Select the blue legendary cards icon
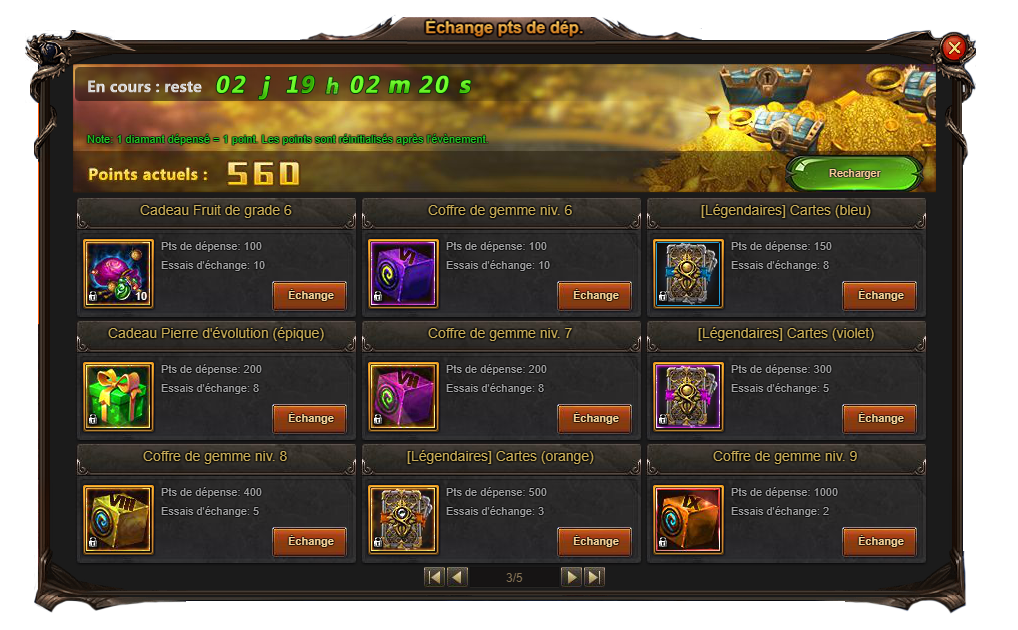This screenshot has height=630, width=1018. pyautogui.click(x=688, y=273)
